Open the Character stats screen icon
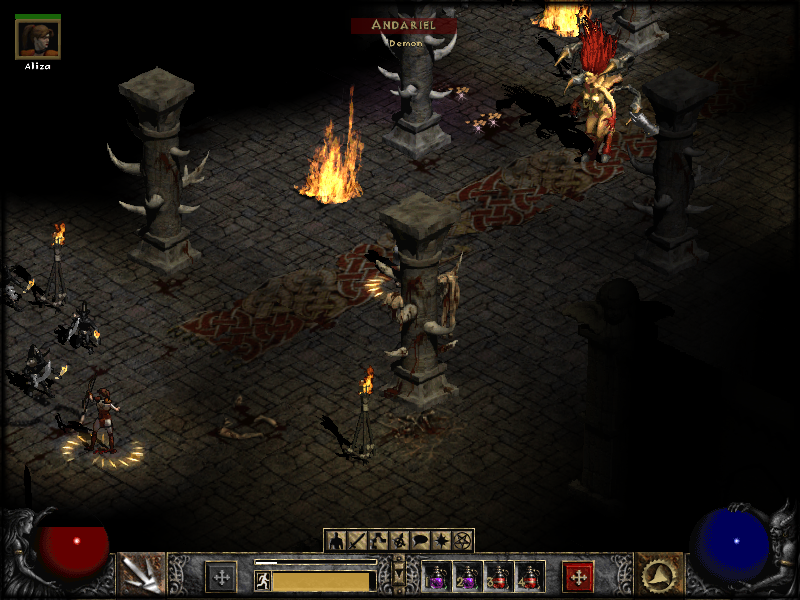The image size is (800, 600). coord(335,540)
